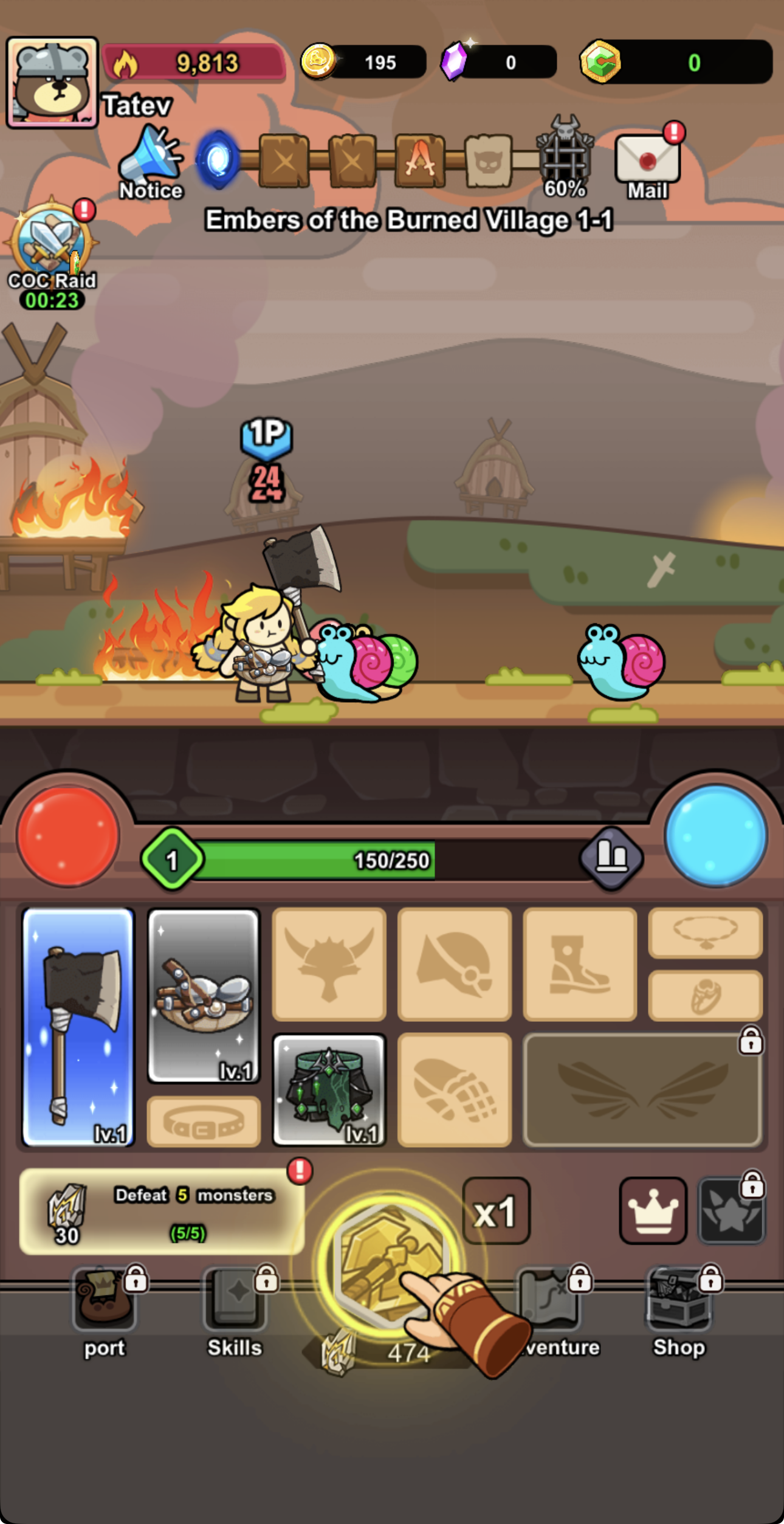Open the Mail inbox
This screenshot has width=784, height=1524.
click(x=646, y=159)
